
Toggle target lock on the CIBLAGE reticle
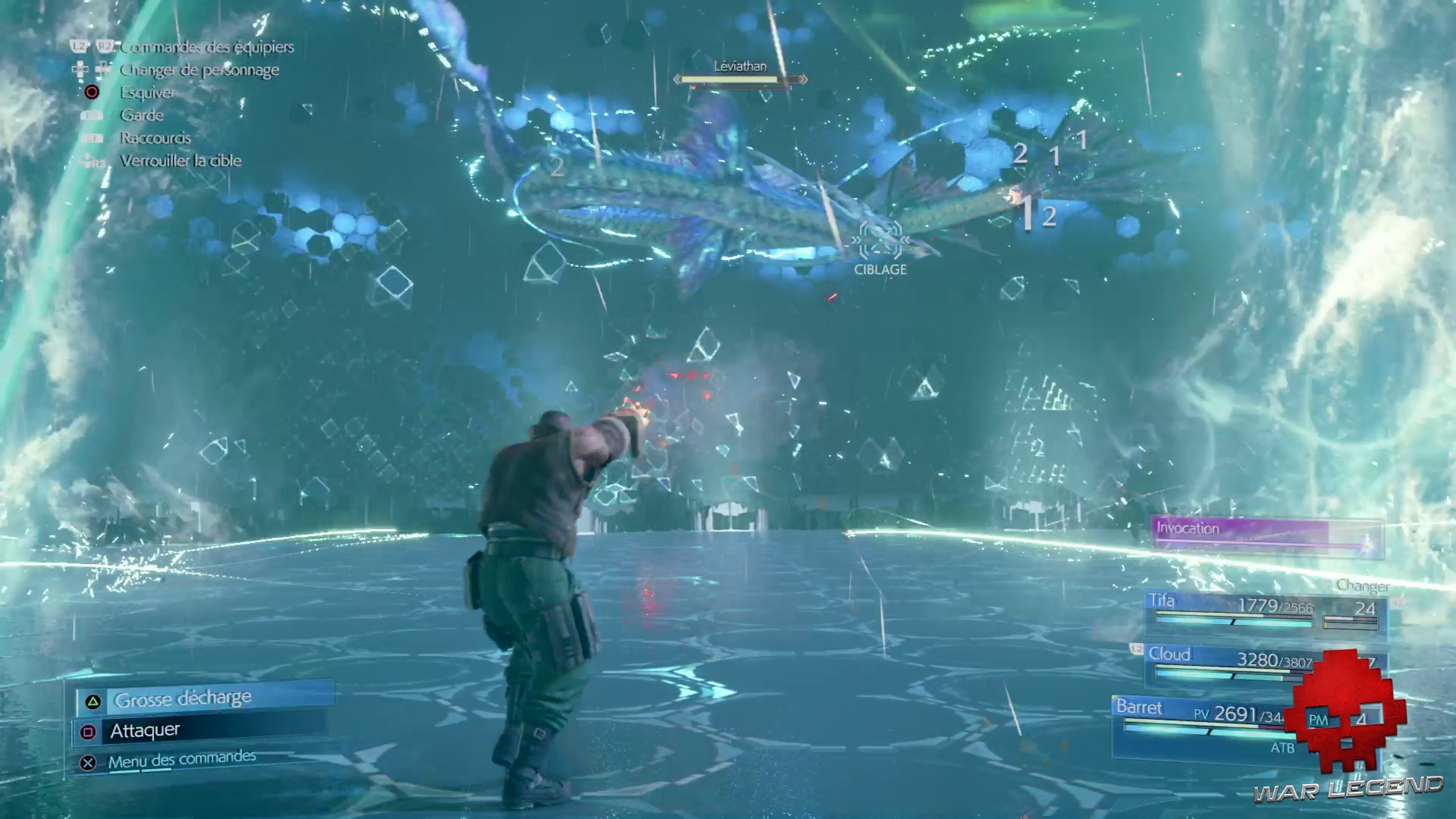pos(880,241)
